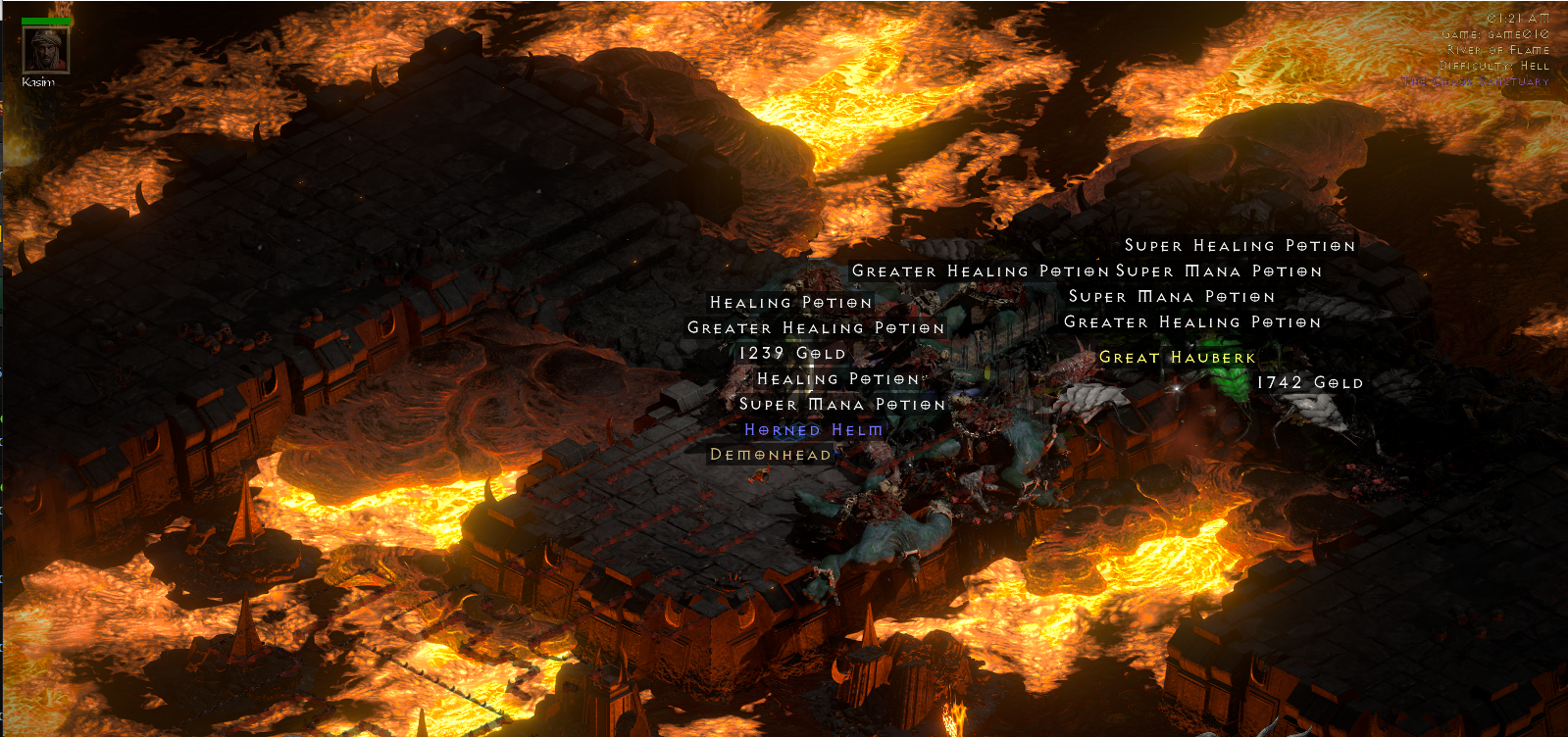Grab the Super Mana Potion near Horned Helm
1568x737 pixels.
tap(843, 404)
